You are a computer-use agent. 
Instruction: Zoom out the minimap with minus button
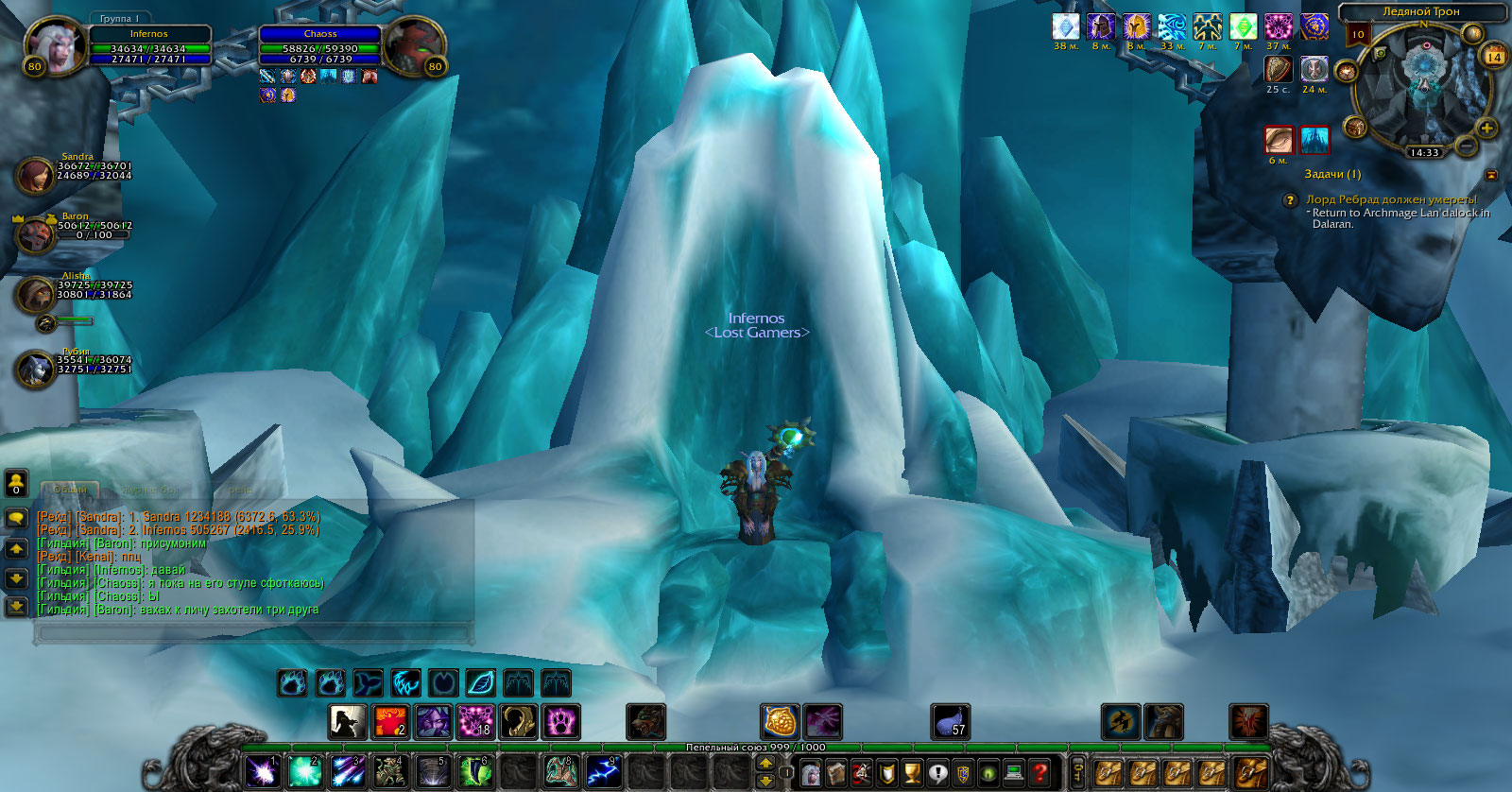point(1466,146)
